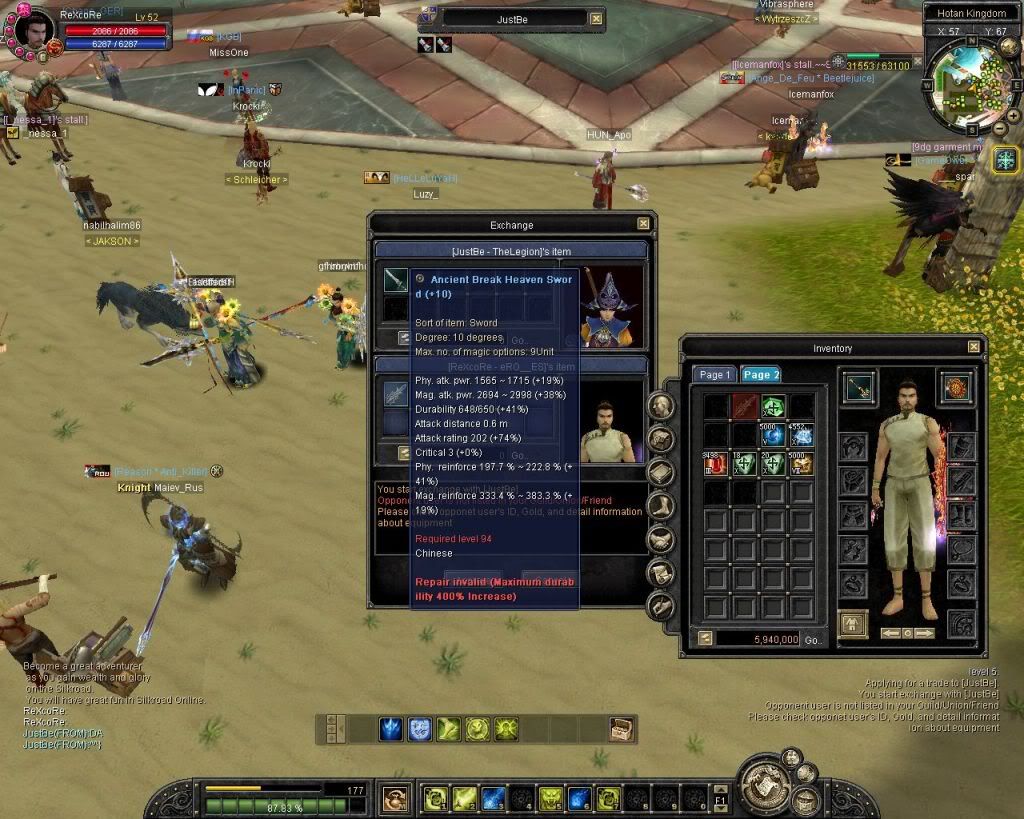1024x819 pixels.
Task: Close the JustBe target panel
Action: (x=596, y=18)
